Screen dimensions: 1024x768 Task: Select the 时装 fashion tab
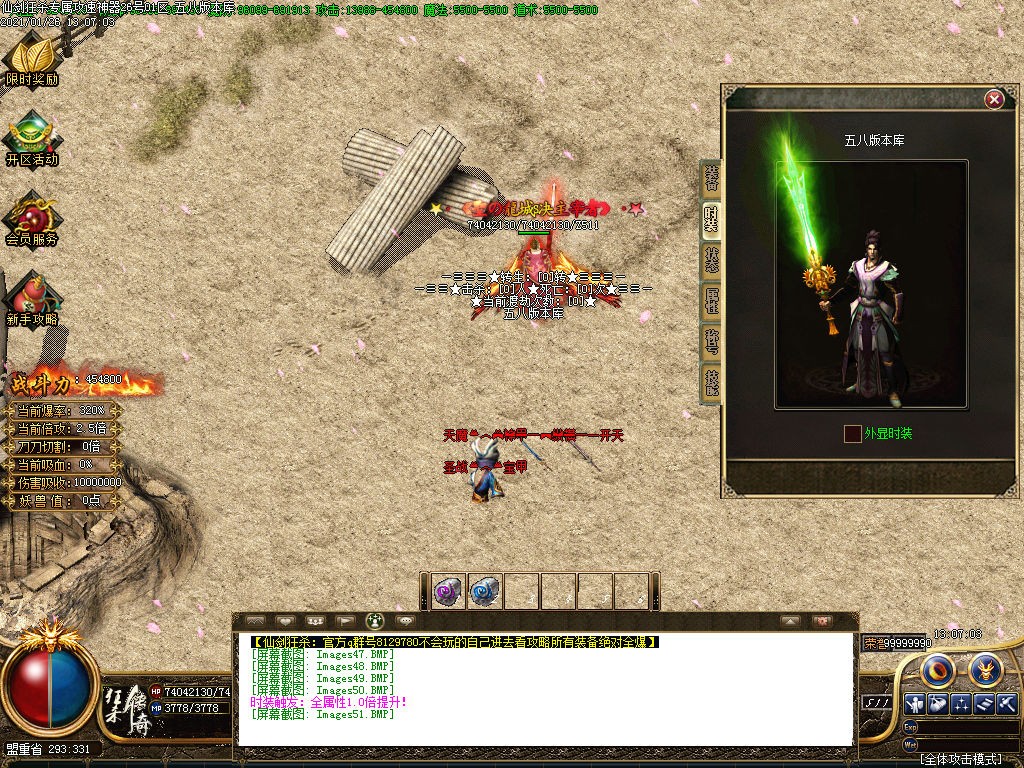coord(711,218)
